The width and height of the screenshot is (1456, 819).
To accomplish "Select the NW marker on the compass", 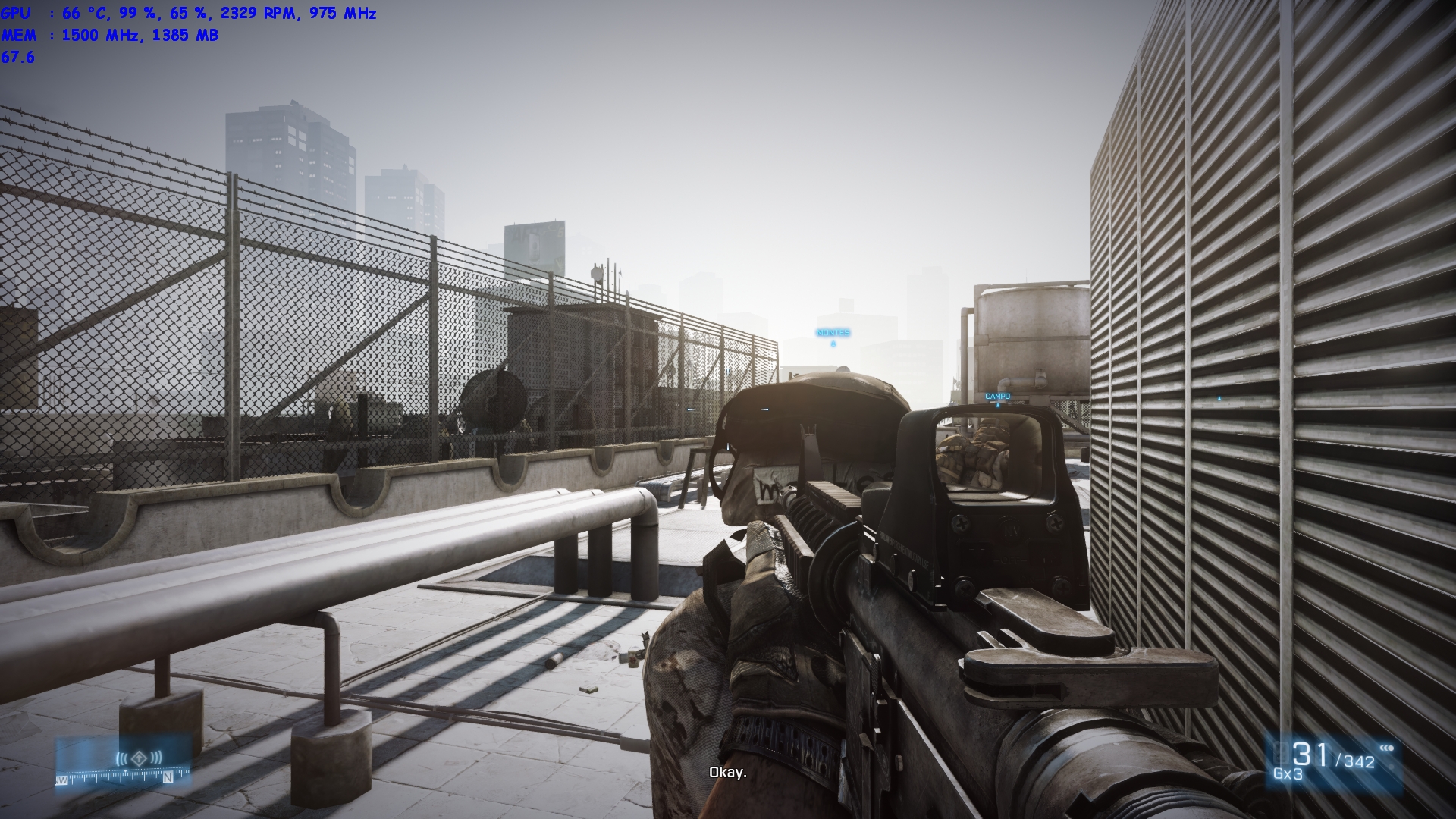I will pos(61,780).
